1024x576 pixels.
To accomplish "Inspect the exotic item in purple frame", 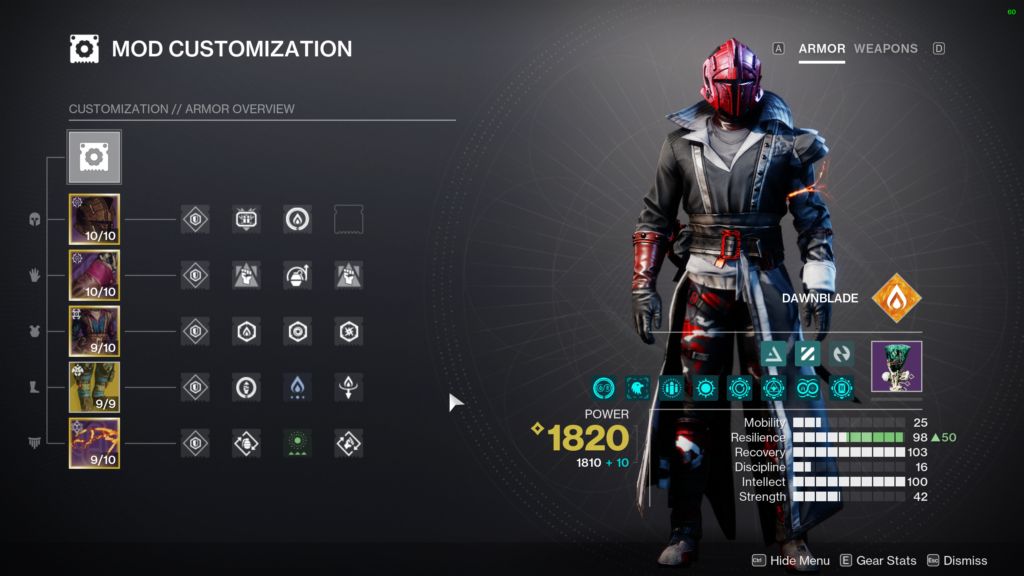I will pyautogui.click(x=896, y=366).
